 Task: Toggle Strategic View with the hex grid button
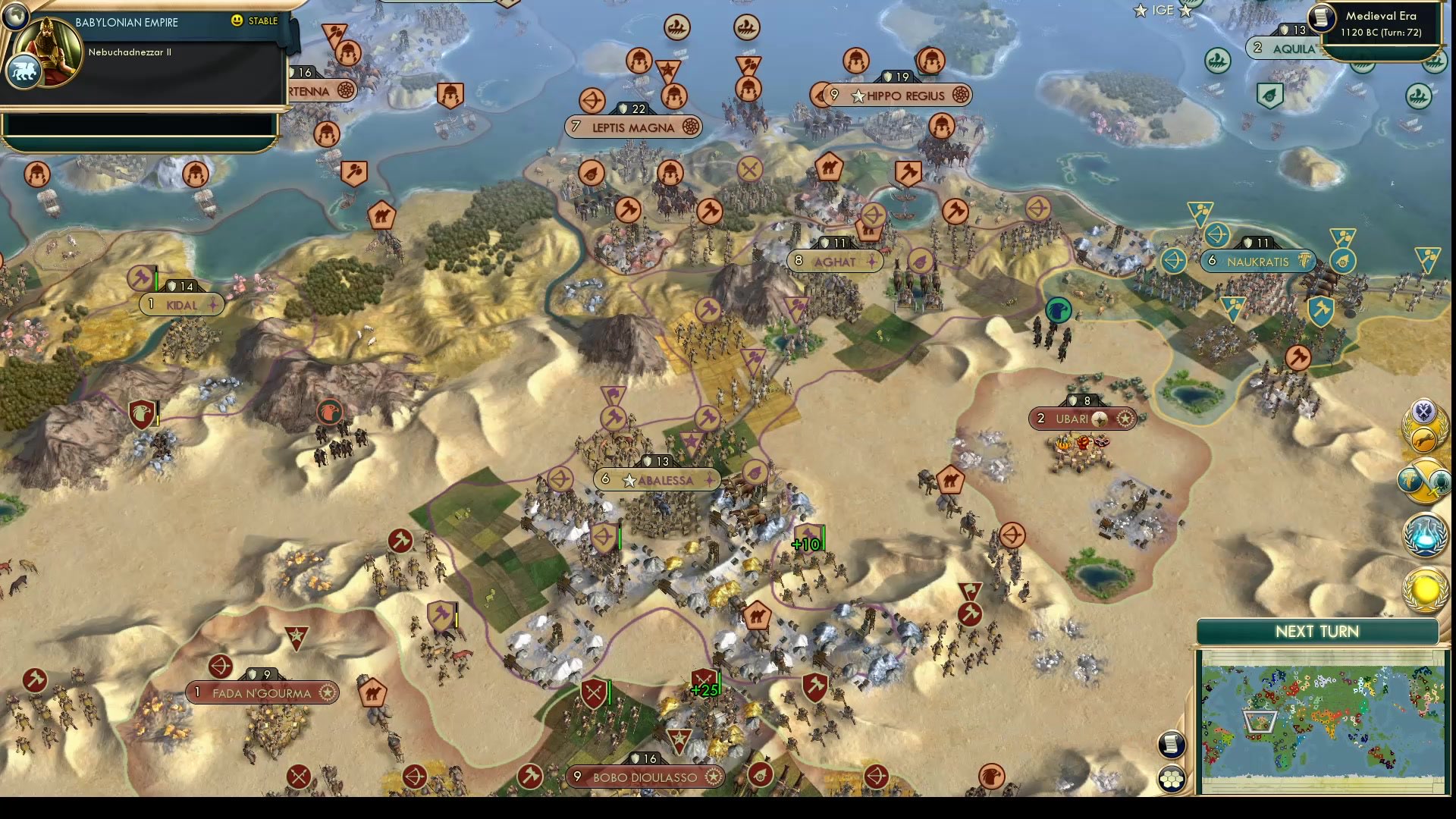(x=1172, y=777)
